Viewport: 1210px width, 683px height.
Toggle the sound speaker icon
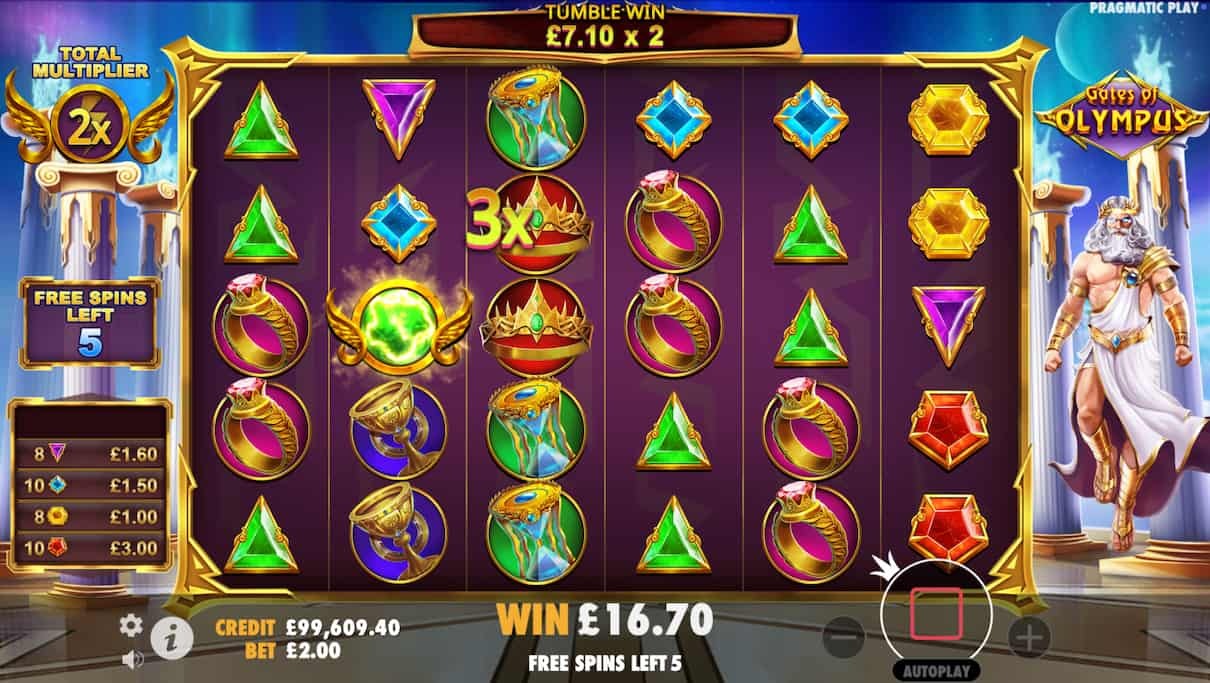131,659
